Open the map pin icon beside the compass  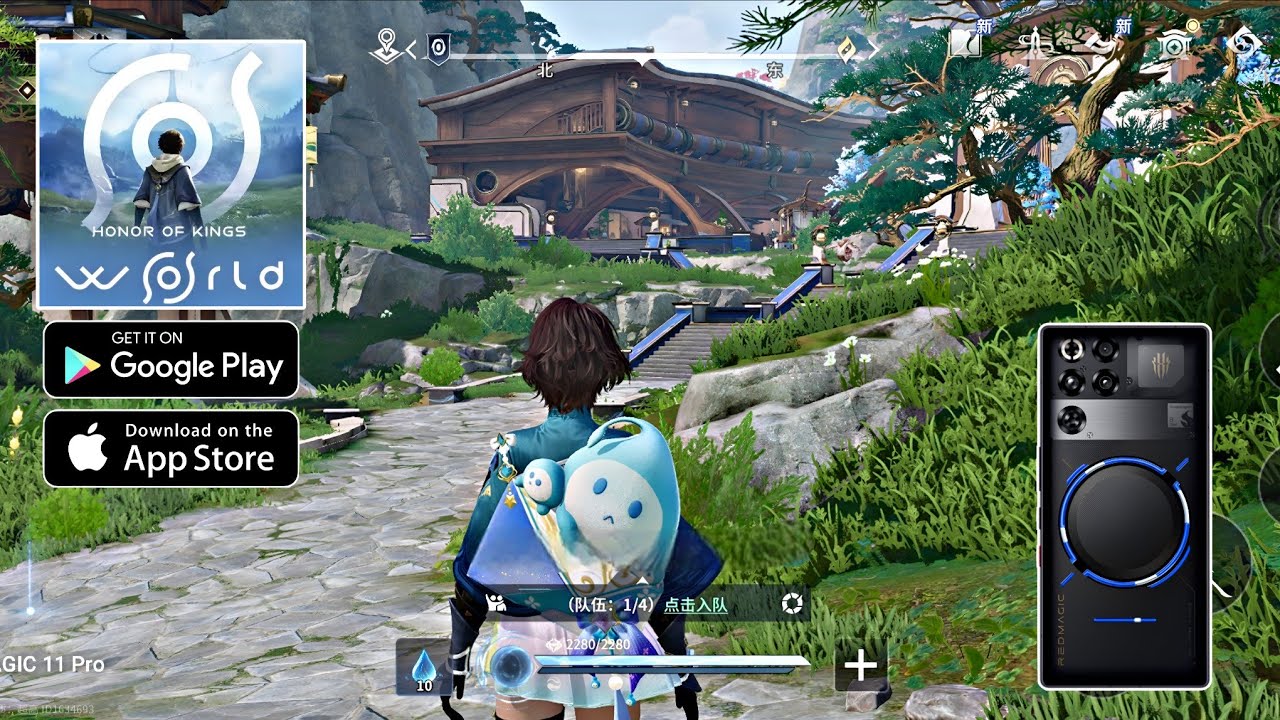[x=385, y=46]
